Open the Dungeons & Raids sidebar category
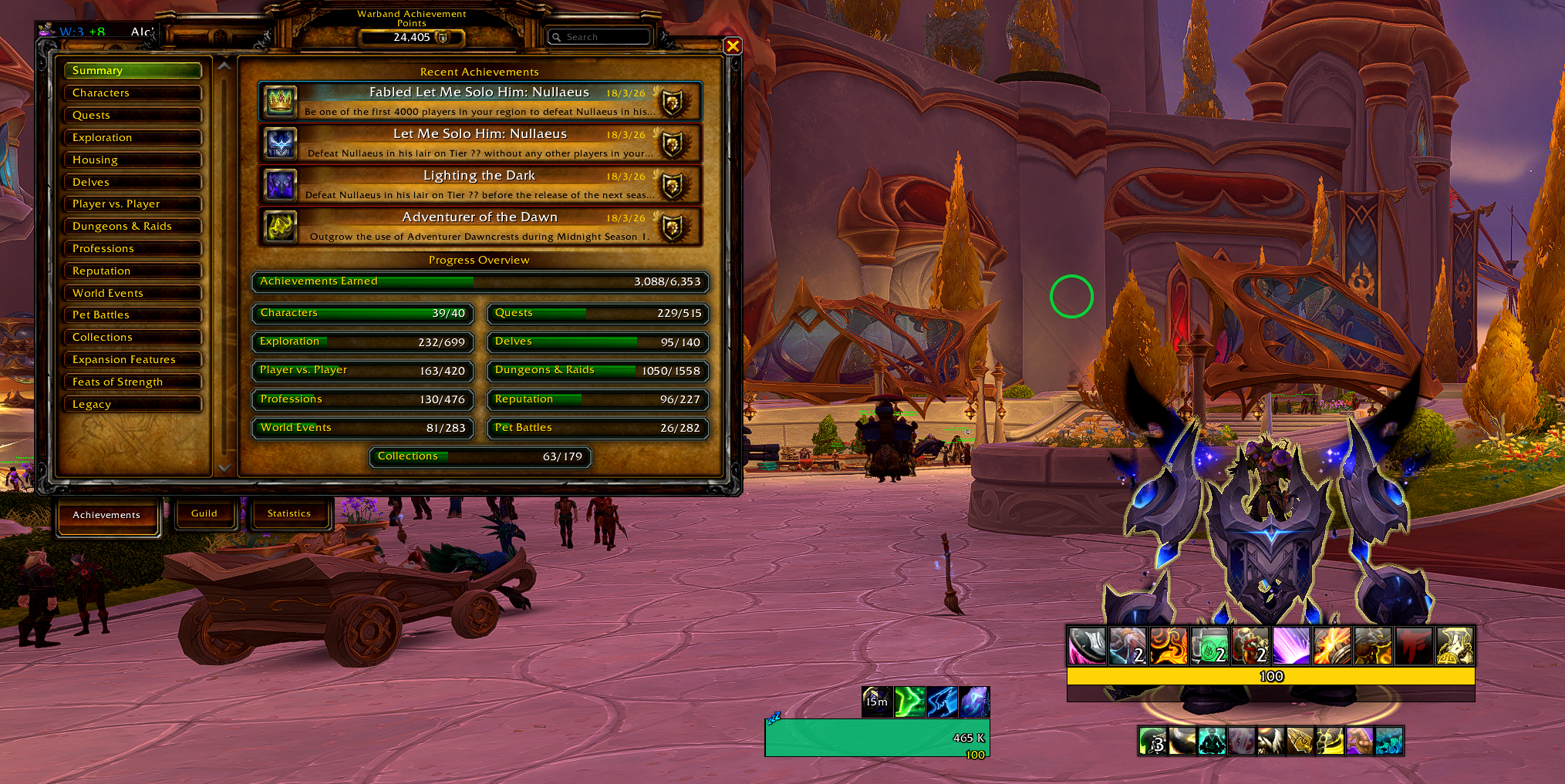 (133, 226)
